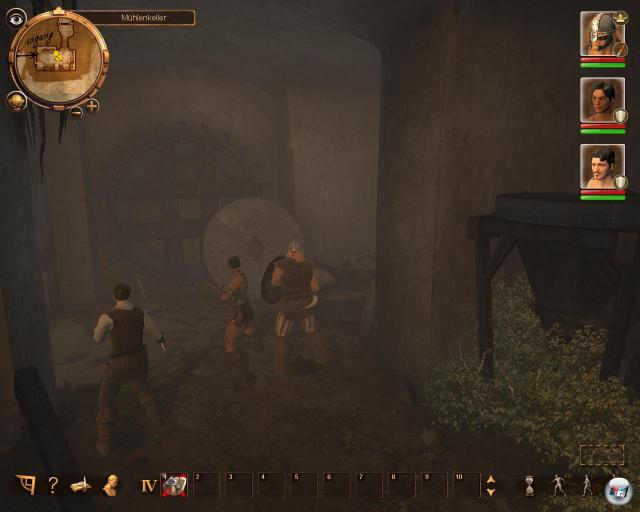Screen dimensions: 640x512
Task: Click the hourglass pause icon
Action: point(529,486)
